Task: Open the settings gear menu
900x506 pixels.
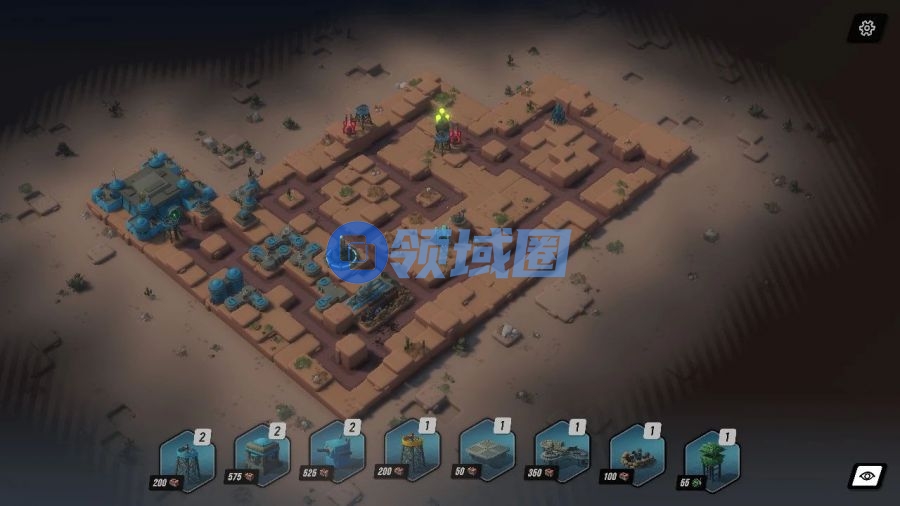Action: pyautogui.click(x=866, y=28)
